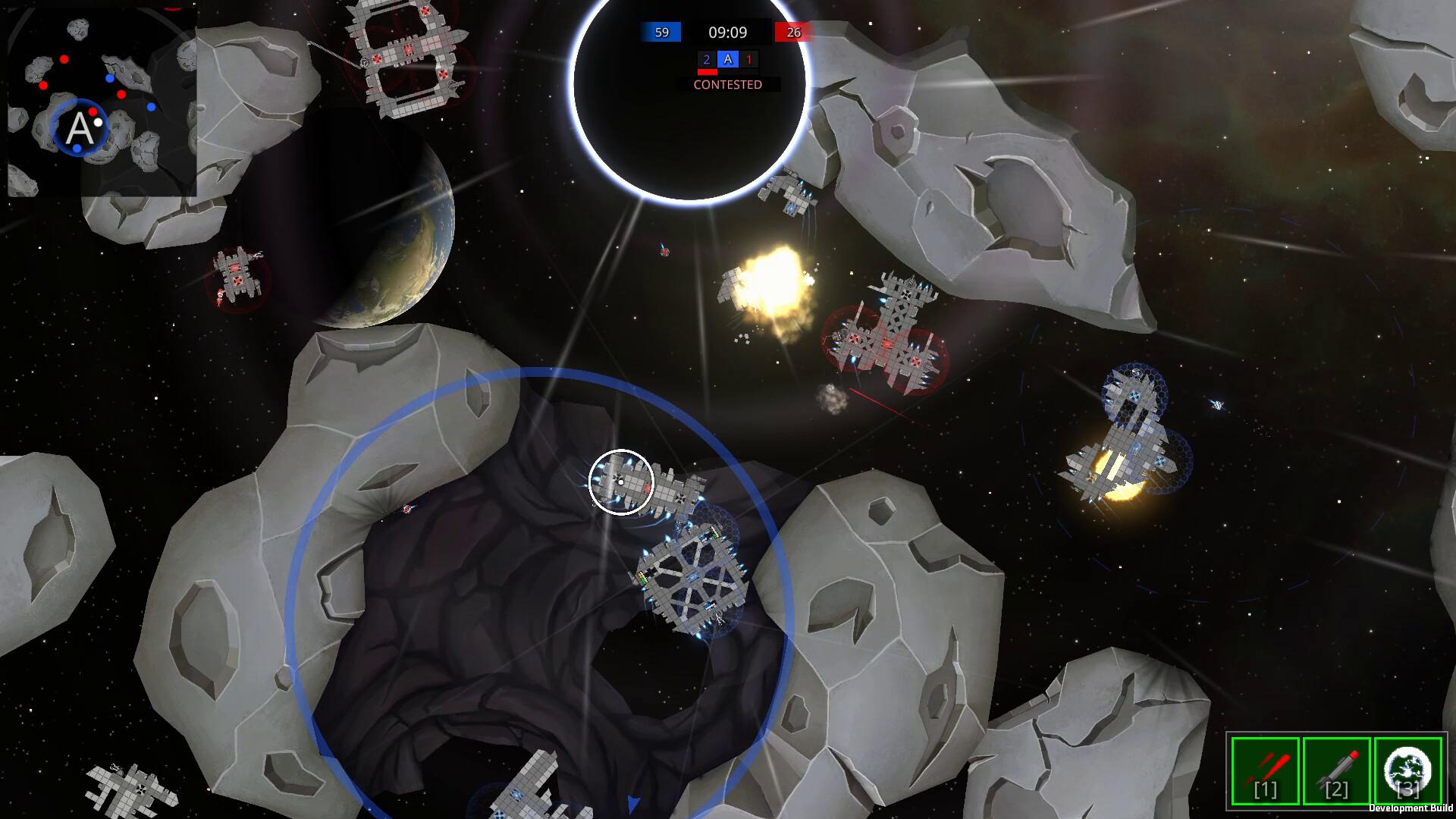The image size is (1456, 819).
Task: Click the red team score of 26
Action: [793, 32]
